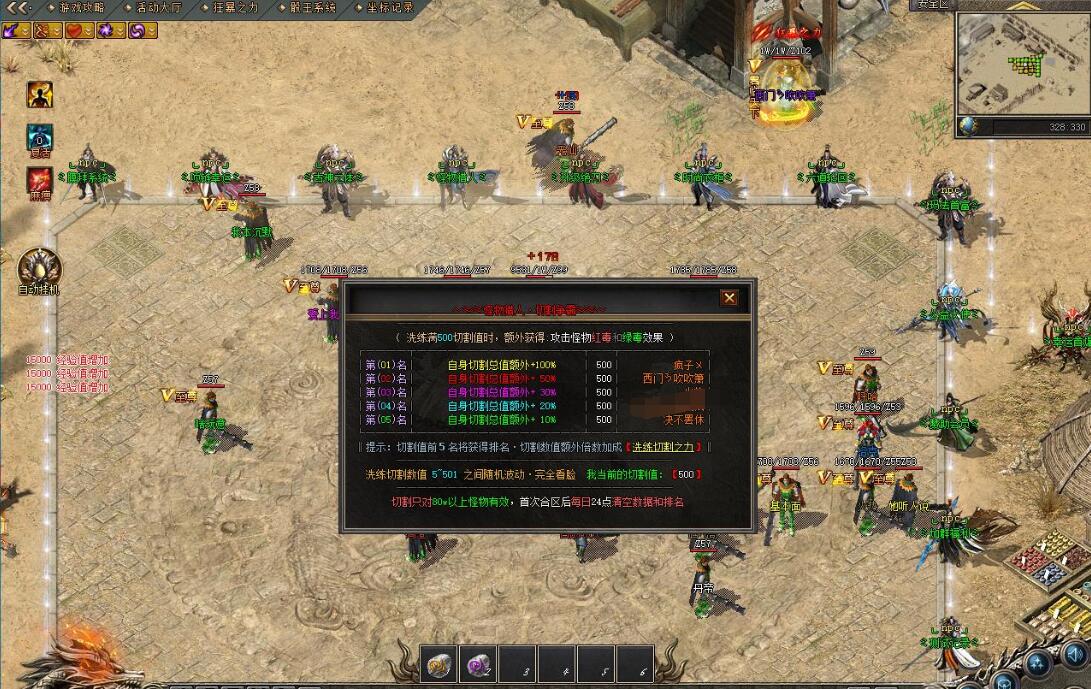The height and width of the screenshot is (689, 1091).
Task: Toggle the 自动挂机 auto-battle button
Action: (x=39, y=267)
